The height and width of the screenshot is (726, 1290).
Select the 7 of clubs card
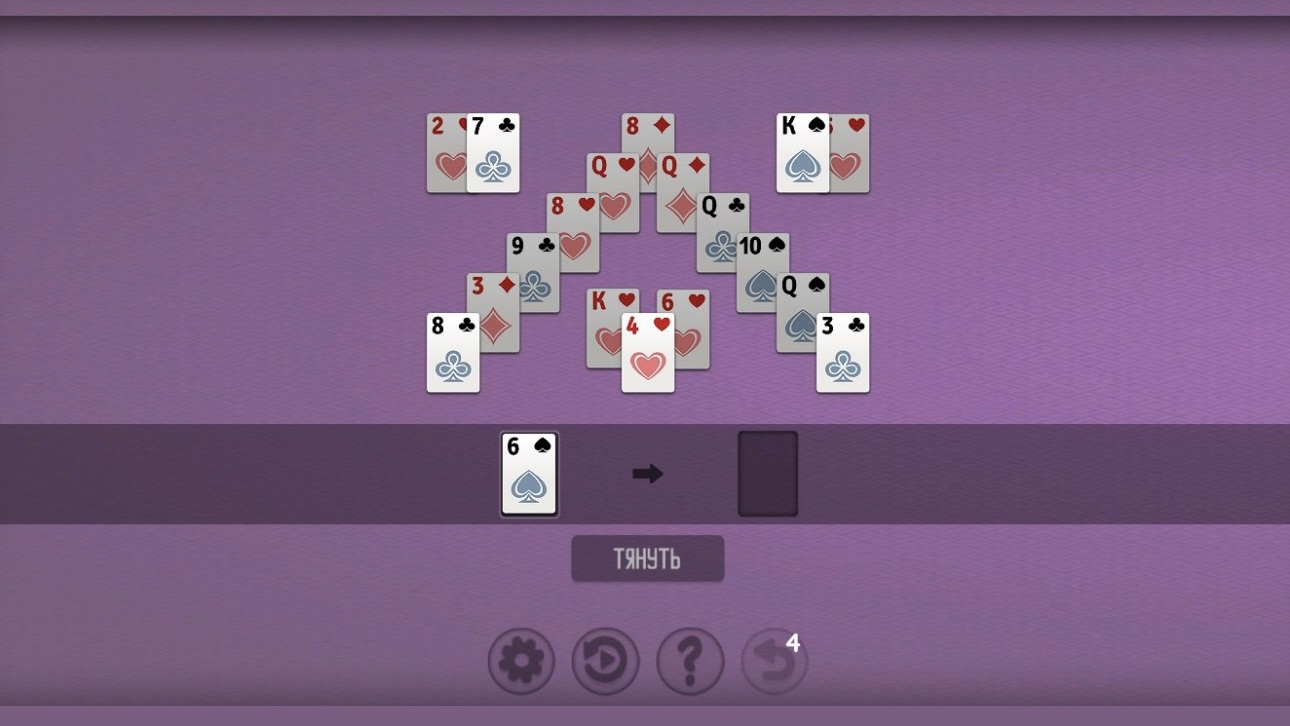(x=495, y=155)
